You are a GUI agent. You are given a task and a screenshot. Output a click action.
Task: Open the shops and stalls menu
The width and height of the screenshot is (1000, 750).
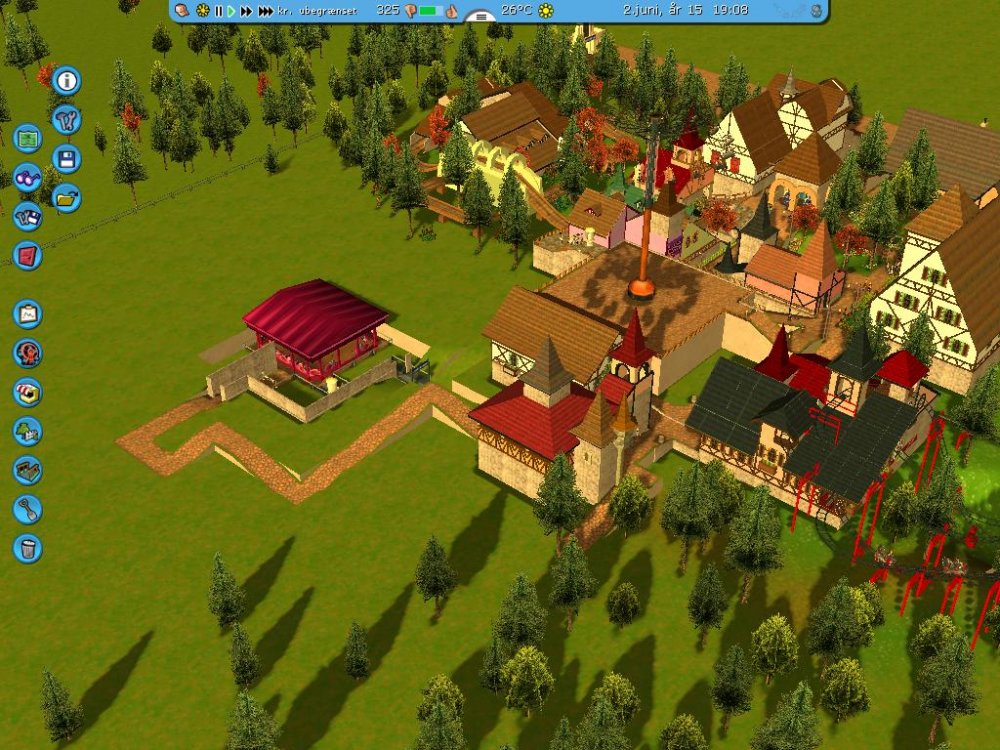point(28,392)
